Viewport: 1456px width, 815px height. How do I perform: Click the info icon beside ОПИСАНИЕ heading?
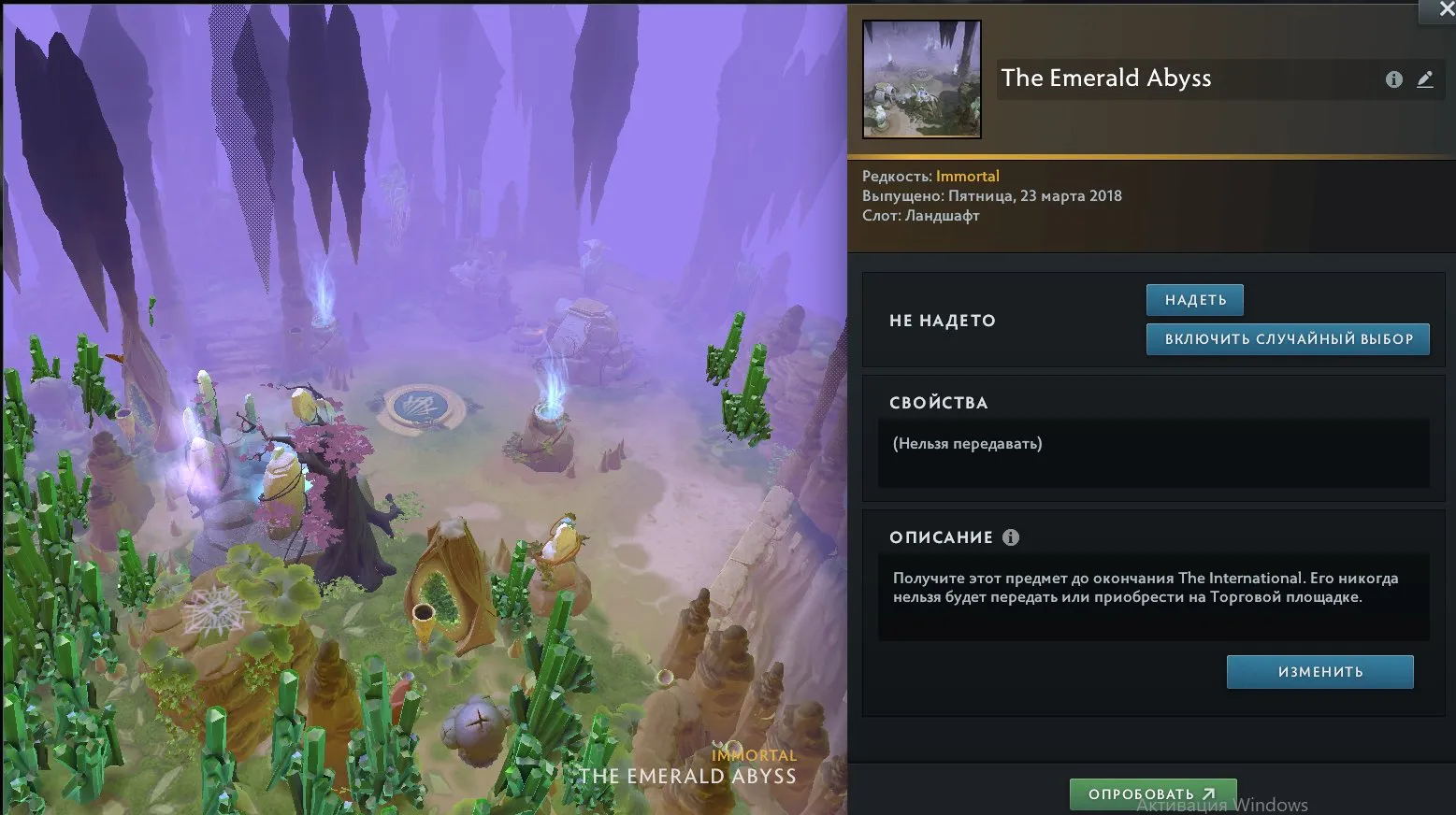pyautogui.click(x=1013, y=536)
